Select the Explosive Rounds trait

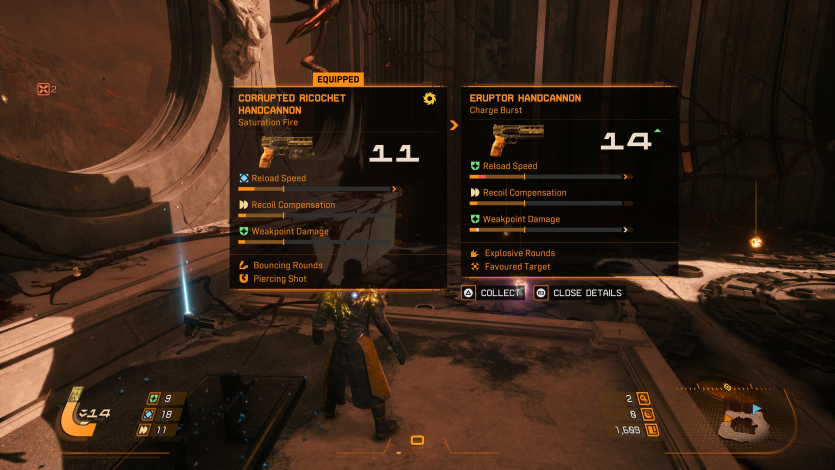[519, 253]
